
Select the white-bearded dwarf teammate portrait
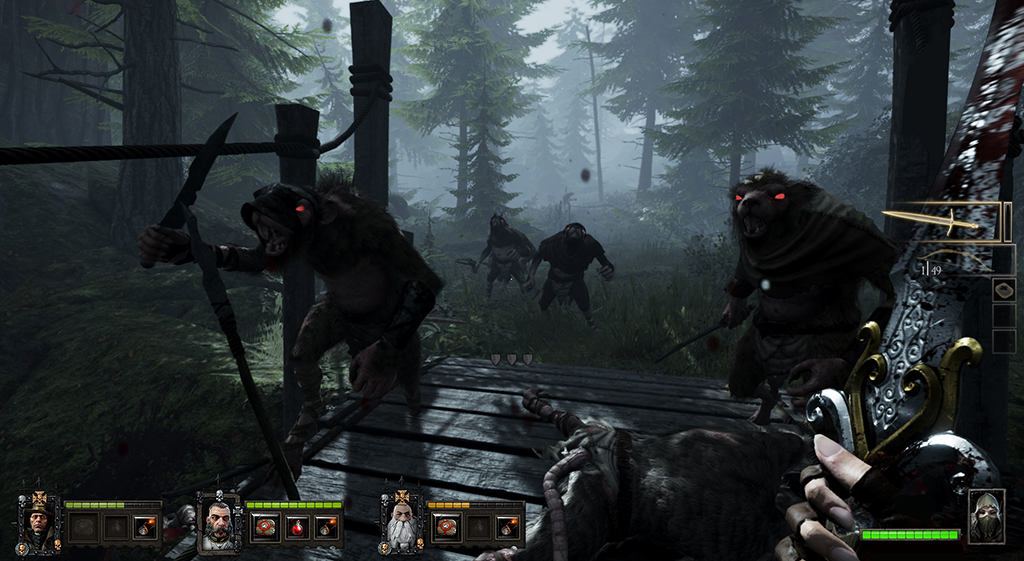click(x=401, y=522)
